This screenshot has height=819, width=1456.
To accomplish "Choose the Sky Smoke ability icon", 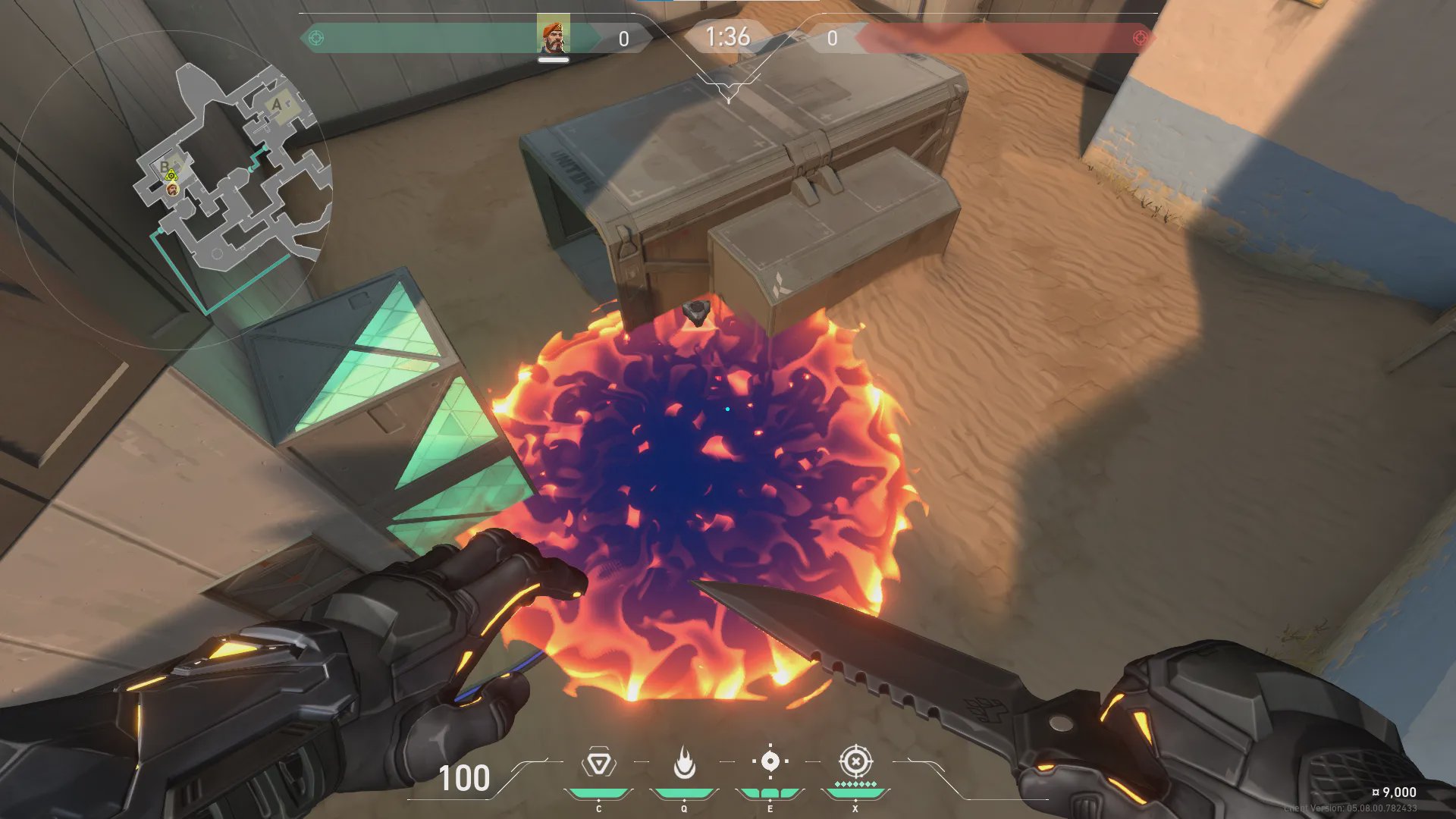I will pyautogui.click(x=770, y=761).
